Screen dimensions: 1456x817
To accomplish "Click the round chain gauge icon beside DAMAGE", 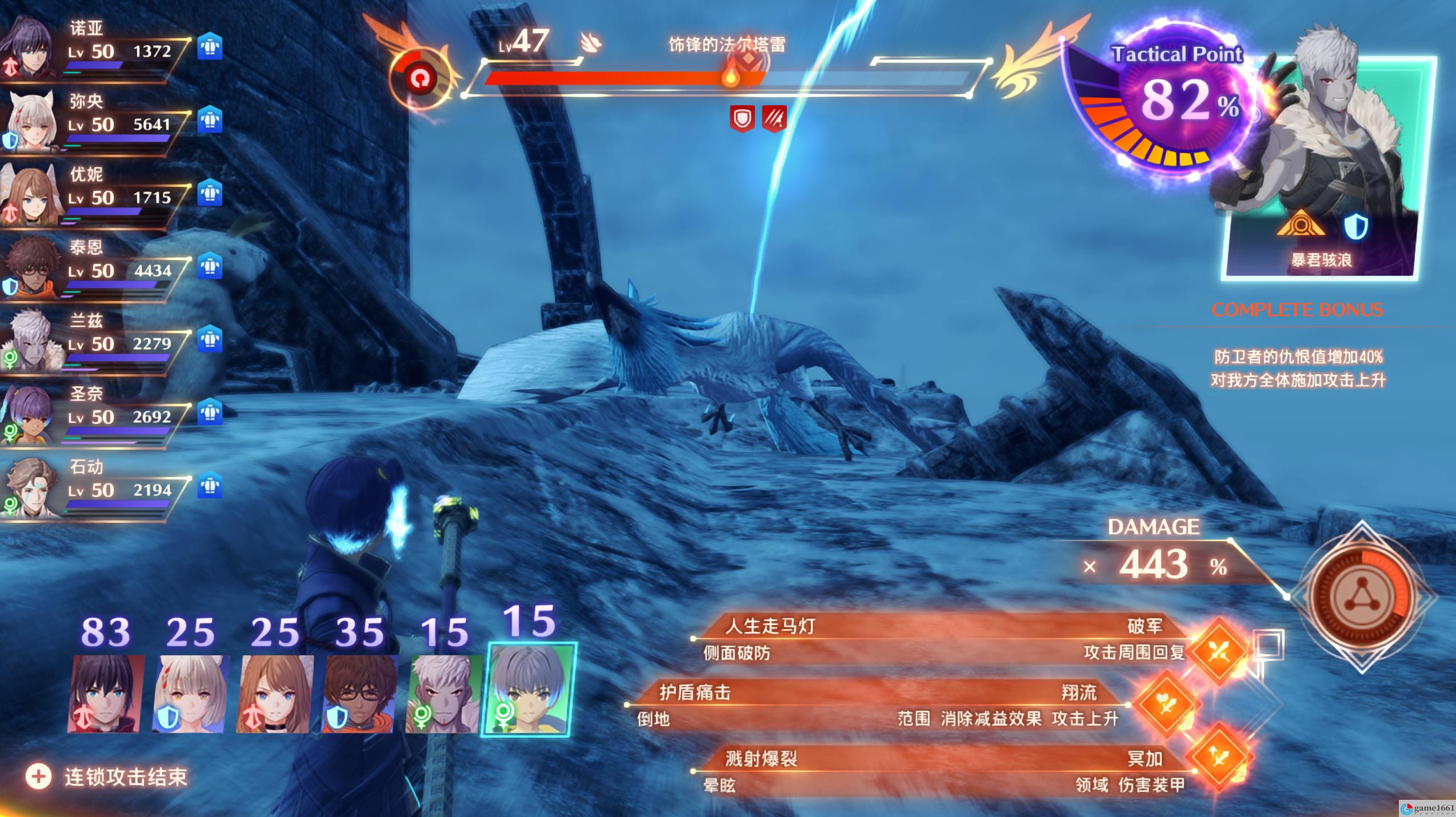I will 1362,595.
